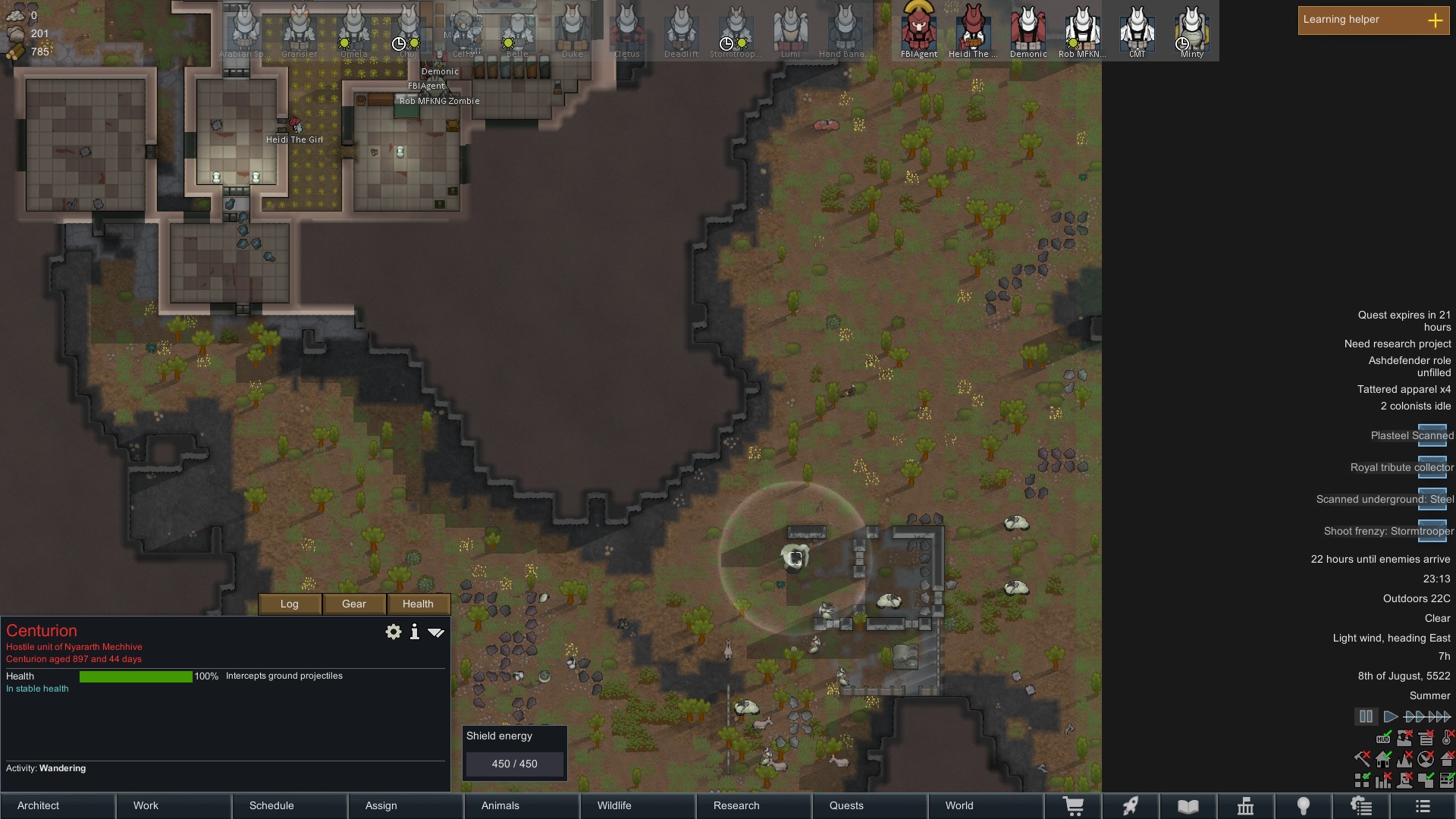Pause the game with the pause button
The width and height of the screenshot is (1456, 819).
(x=1366, y=717)
